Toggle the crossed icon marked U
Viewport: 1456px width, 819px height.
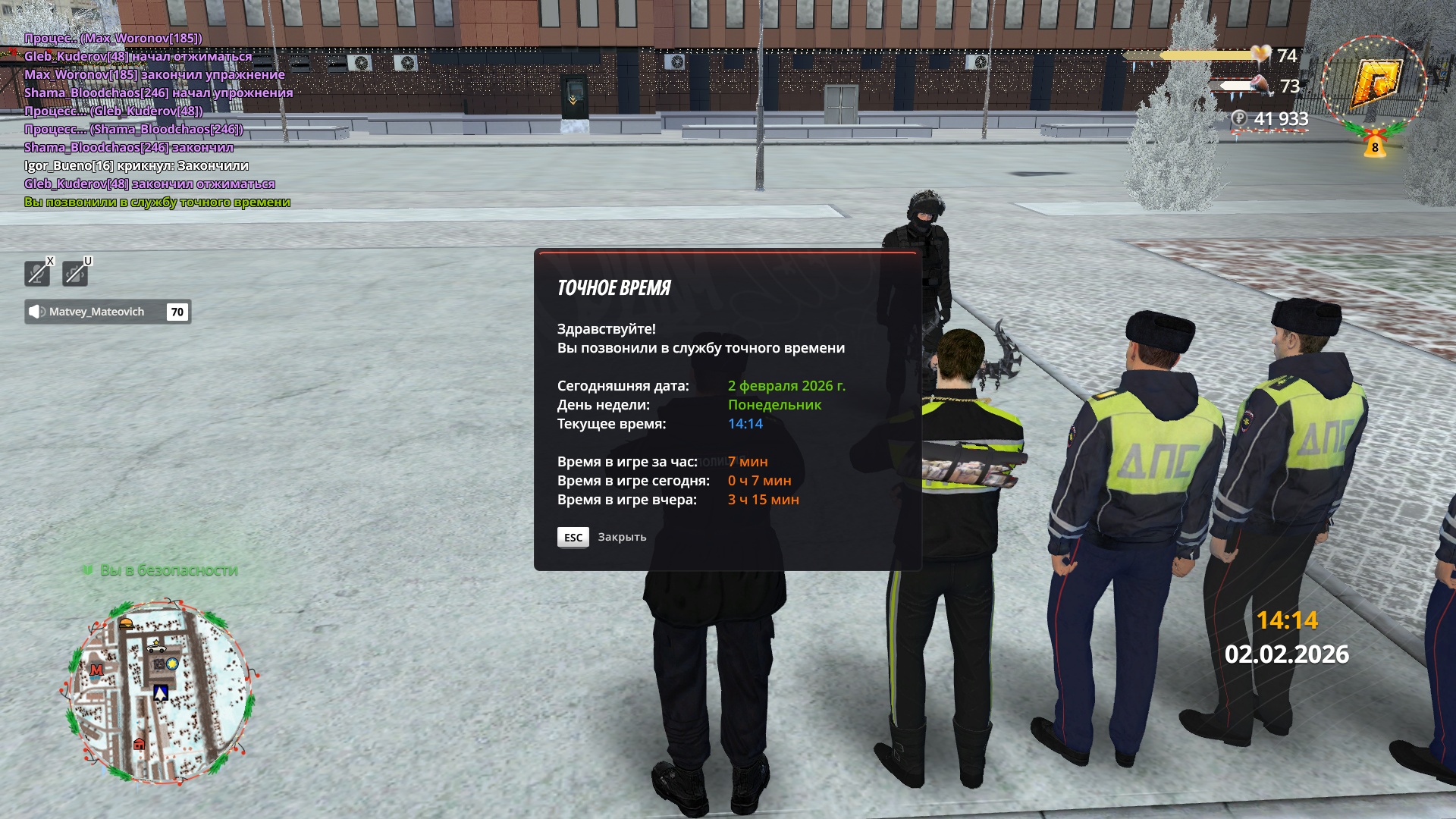(75, 273)
